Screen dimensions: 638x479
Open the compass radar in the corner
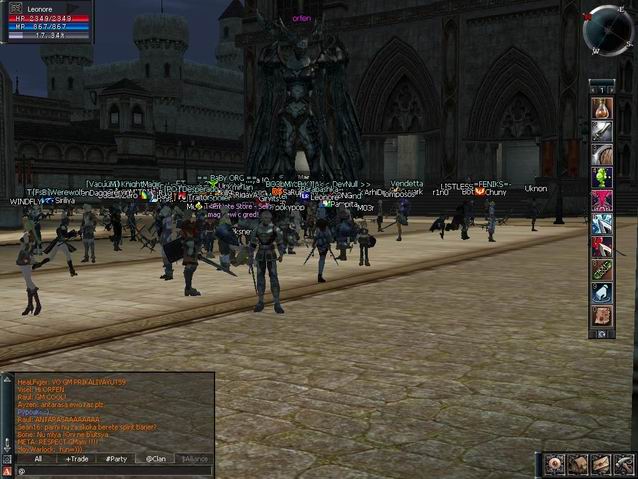tap(608, 30)
